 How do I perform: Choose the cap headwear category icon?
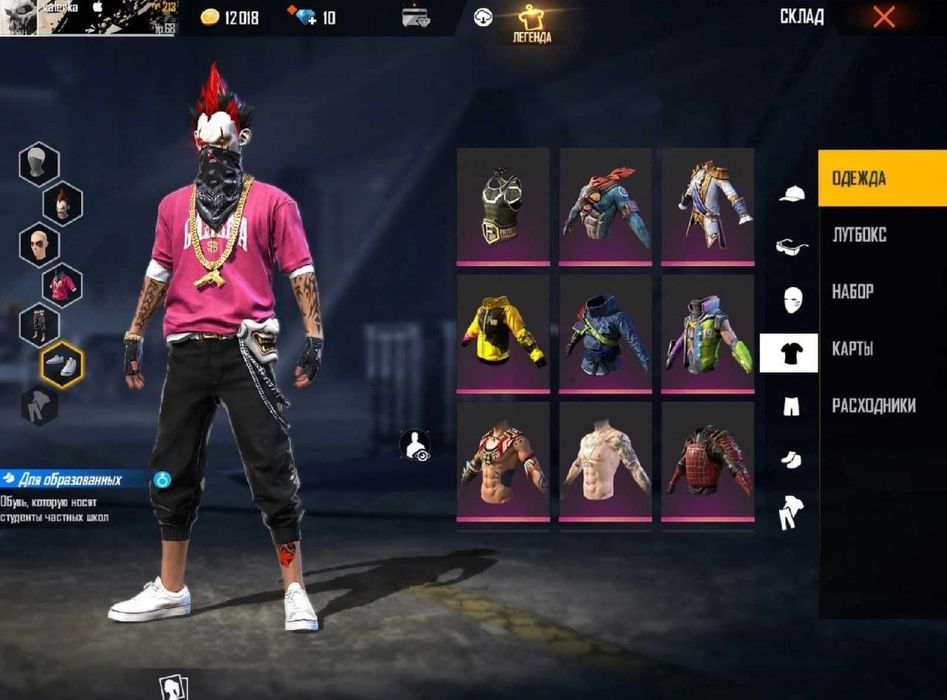(x=792, y=193)
